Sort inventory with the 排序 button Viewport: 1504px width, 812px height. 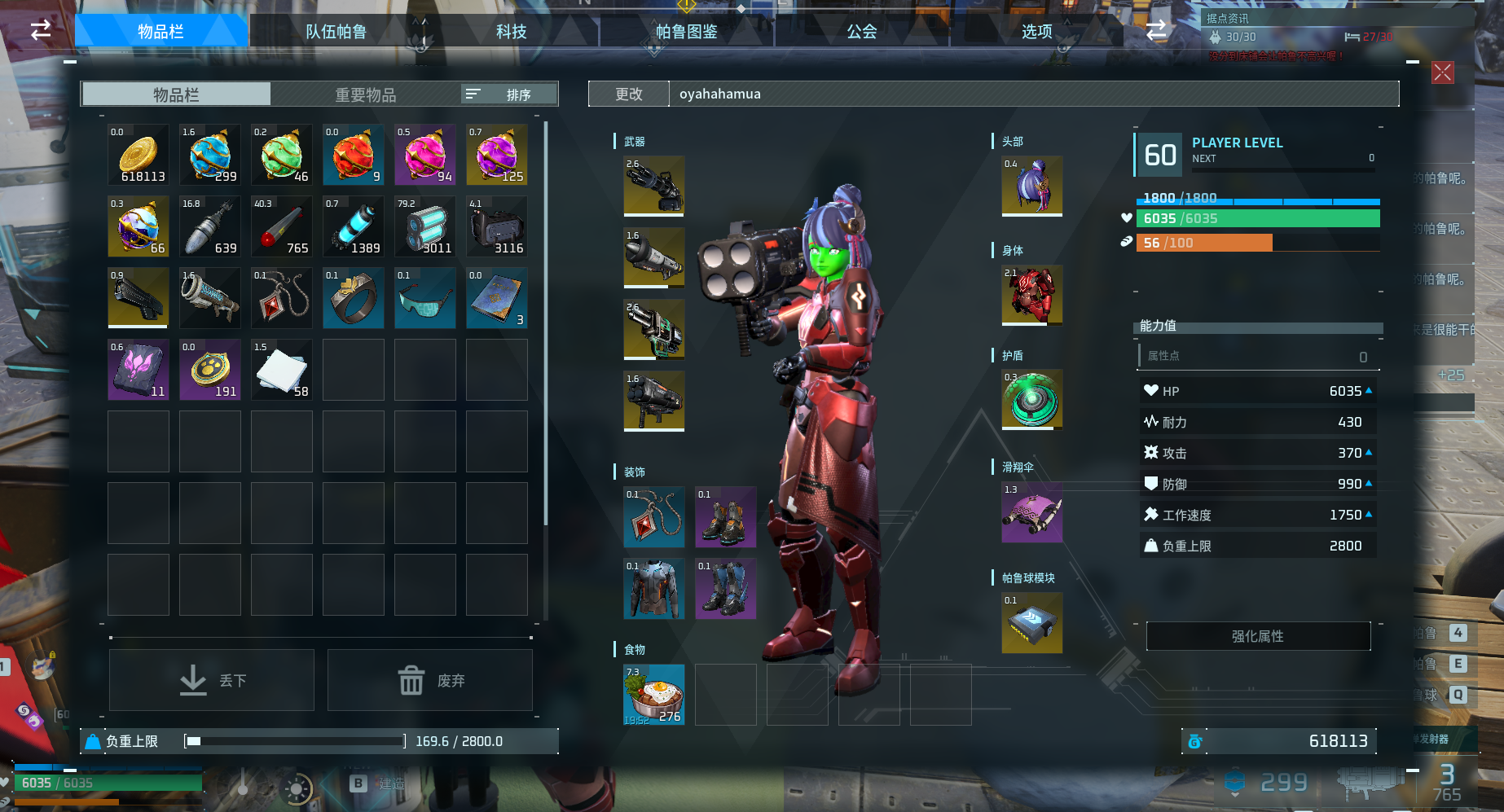pos(509,94)
